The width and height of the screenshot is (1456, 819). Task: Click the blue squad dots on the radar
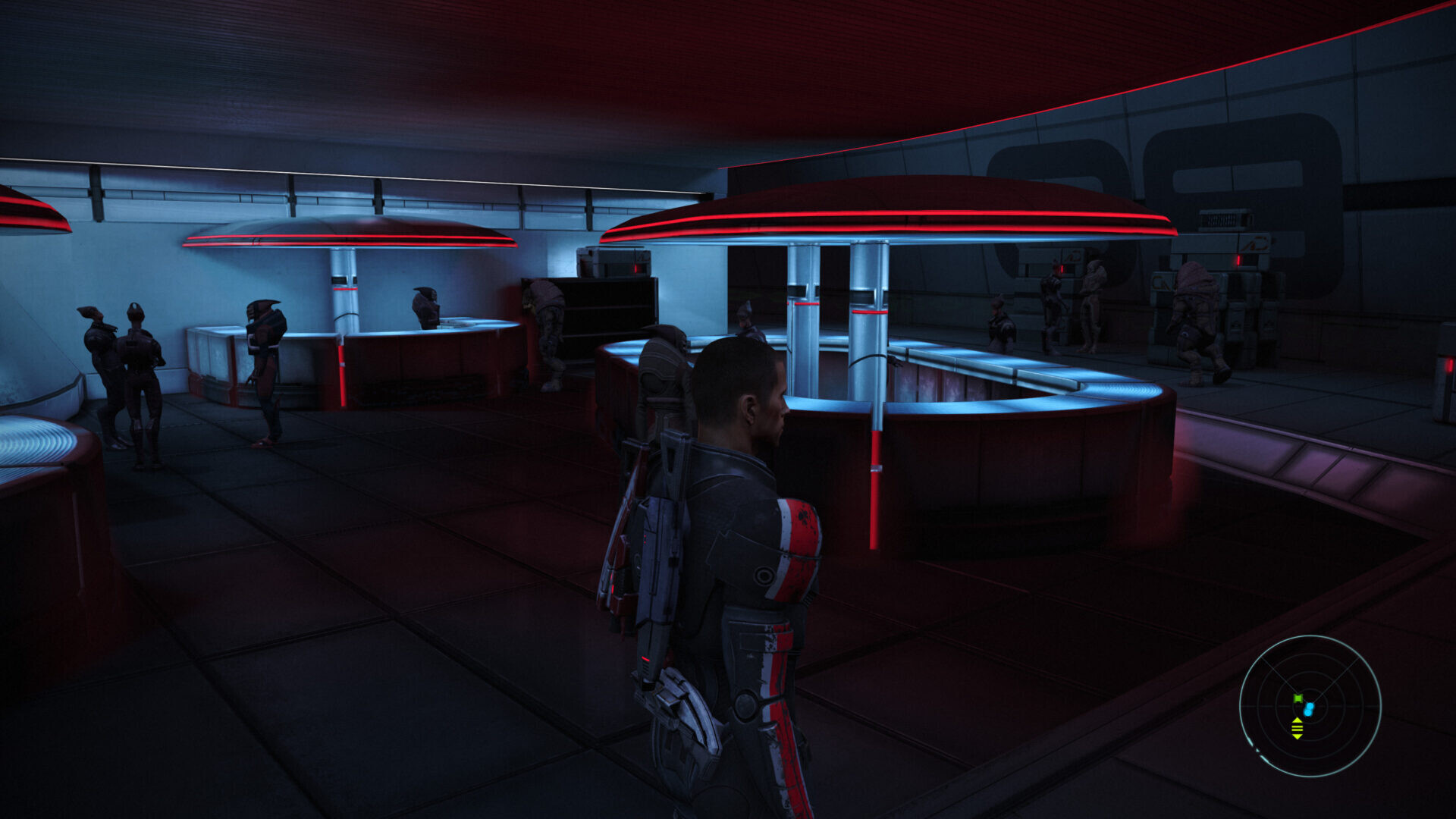tap(1309, 709)
